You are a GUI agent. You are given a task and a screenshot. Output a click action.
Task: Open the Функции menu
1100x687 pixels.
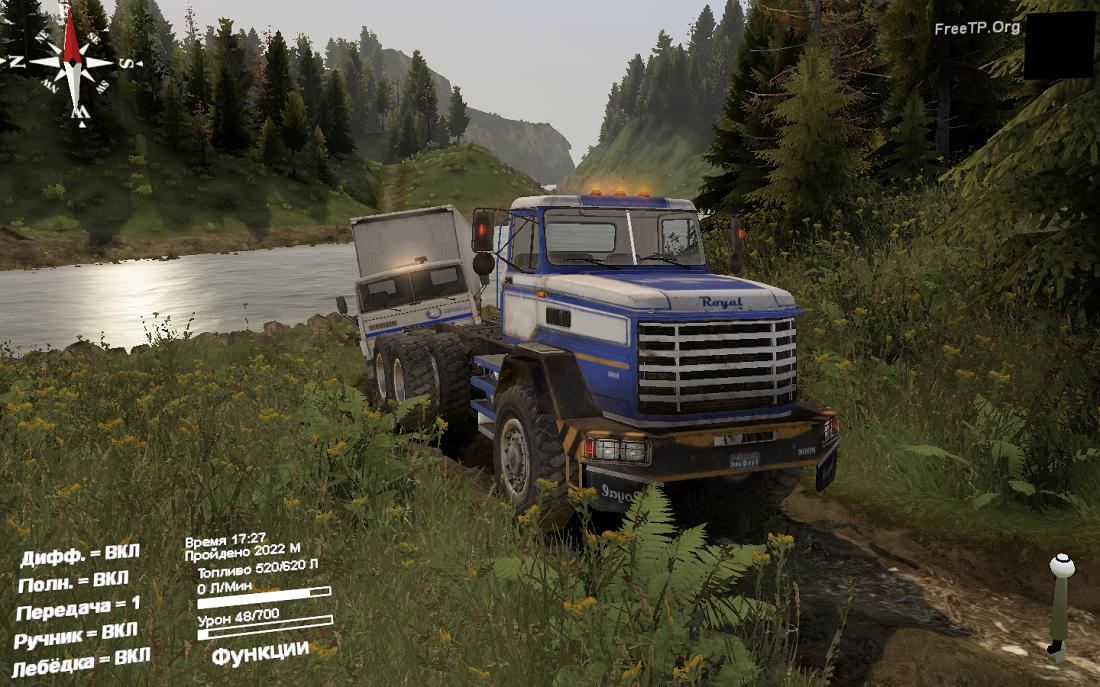click(260, 651)
